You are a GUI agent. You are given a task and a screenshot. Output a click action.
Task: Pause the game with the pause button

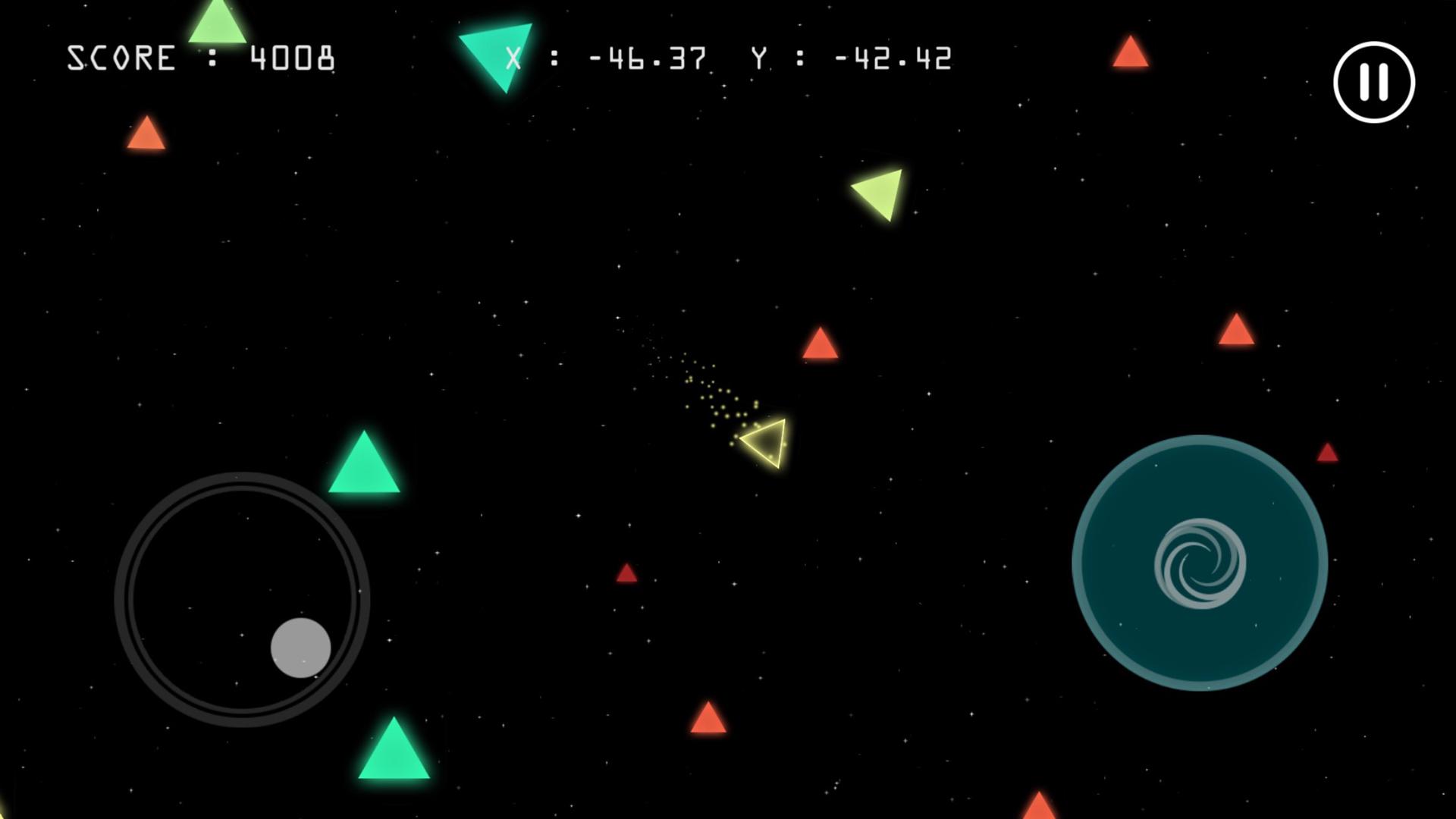click(1373, 82)
